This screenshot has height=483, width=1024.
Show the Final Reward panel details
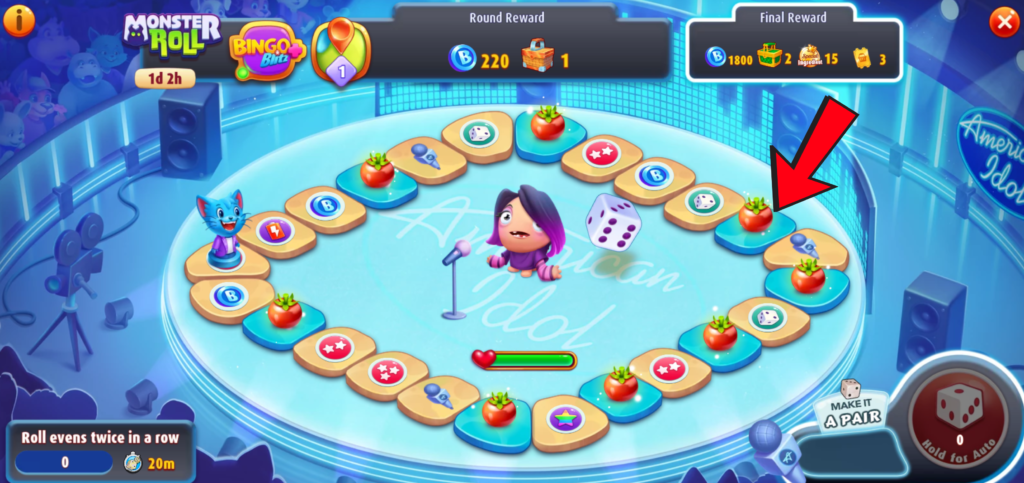pyautogui.click(x=794, y=47)
